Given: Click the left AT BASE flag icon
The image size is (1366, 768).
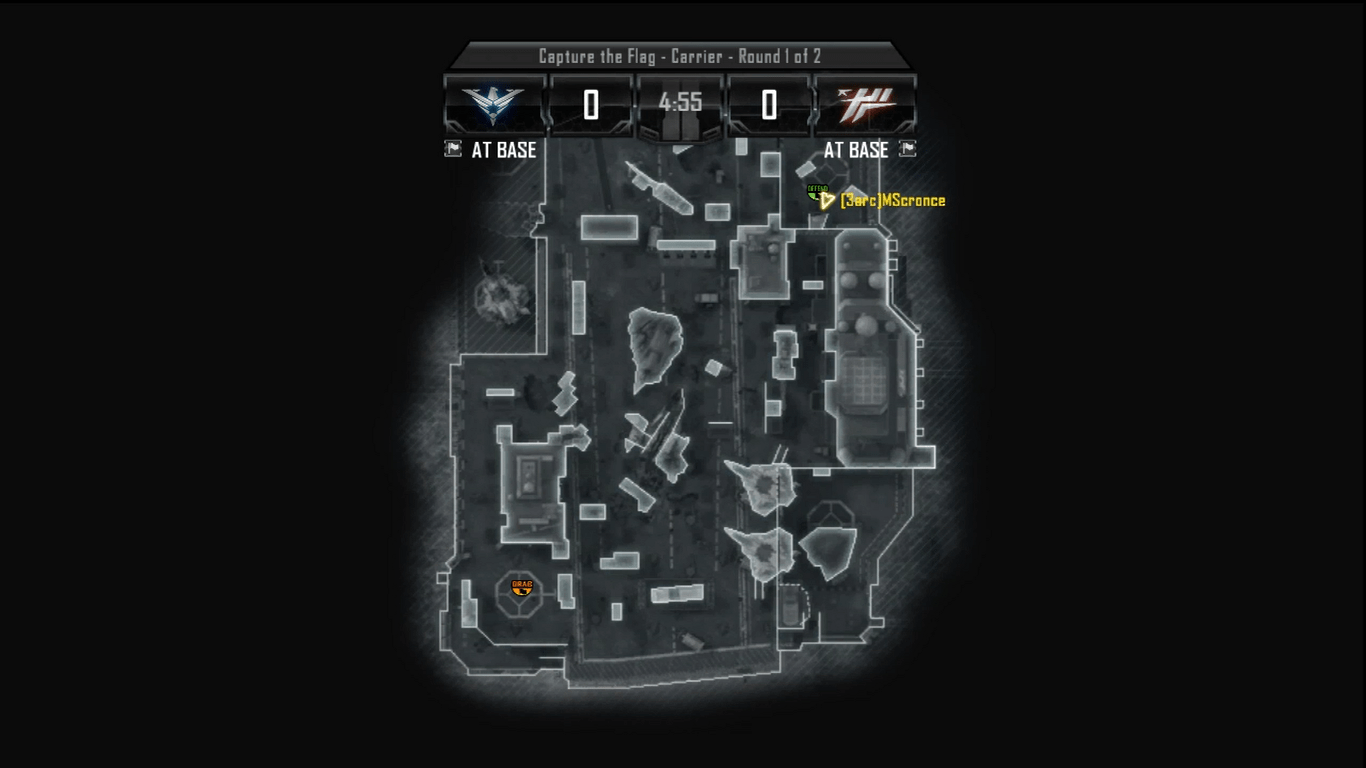Looking at the screenshot, I should [451, 150].
